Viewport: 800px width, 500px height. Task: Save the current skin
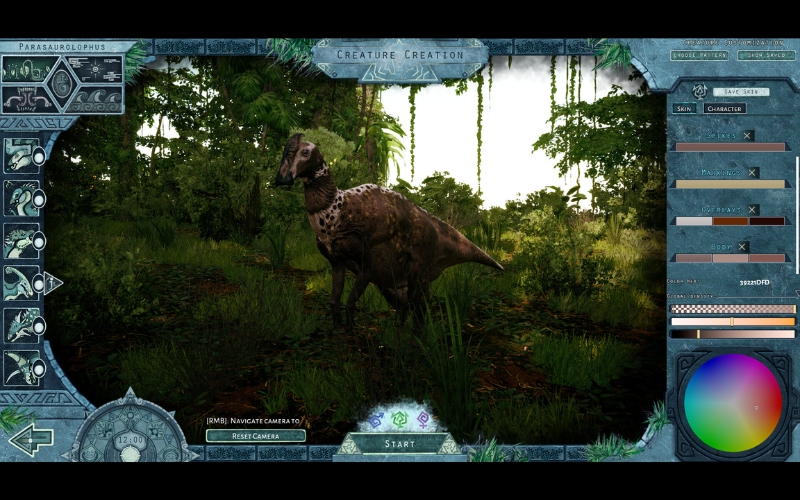point(741,91)
